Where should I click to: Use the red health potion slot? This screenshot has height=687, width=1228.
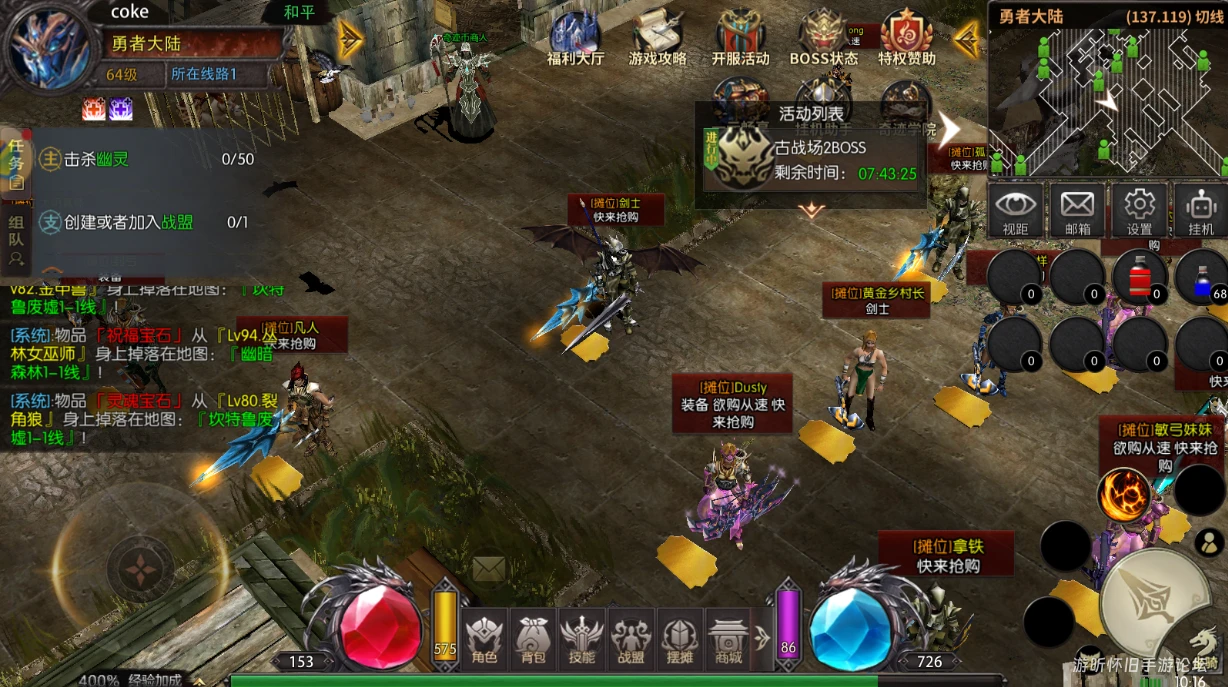(1140, 276)
